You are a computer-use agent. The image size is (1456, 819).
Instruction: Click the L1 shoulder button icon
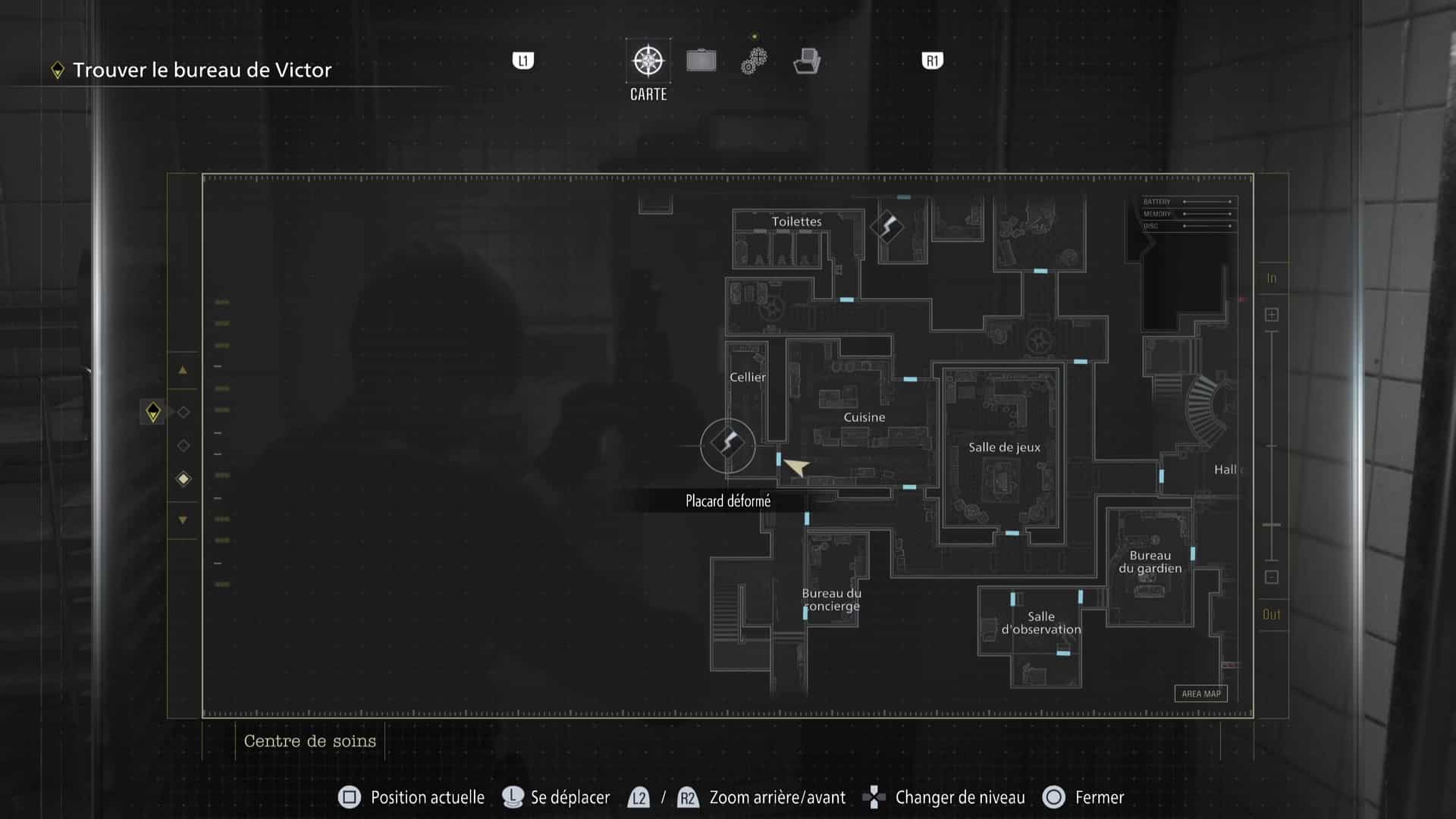click(x=522, y=60)
